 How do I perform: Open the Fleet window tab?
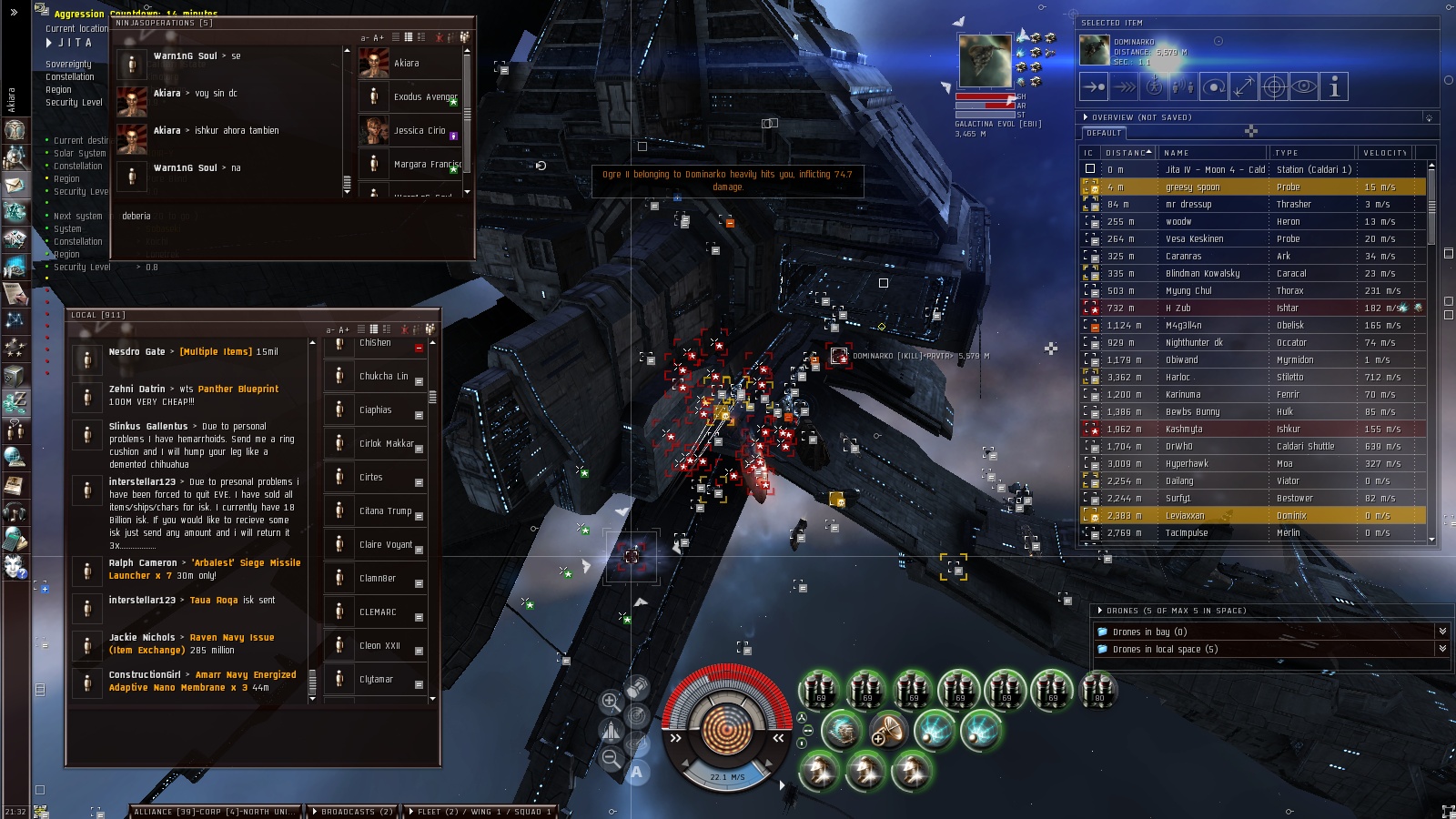click(x=480, y=812)
